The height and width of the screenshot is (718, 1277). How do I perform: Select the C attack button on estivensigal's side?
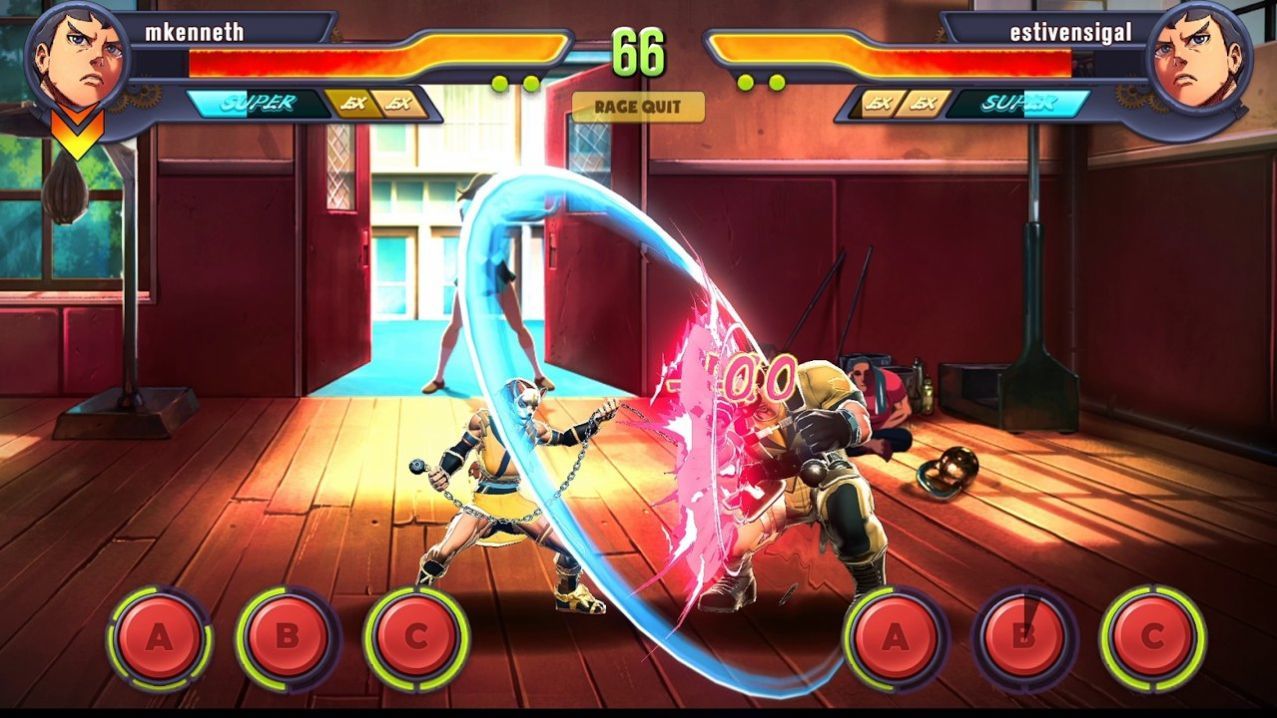tap(1152, 638)
